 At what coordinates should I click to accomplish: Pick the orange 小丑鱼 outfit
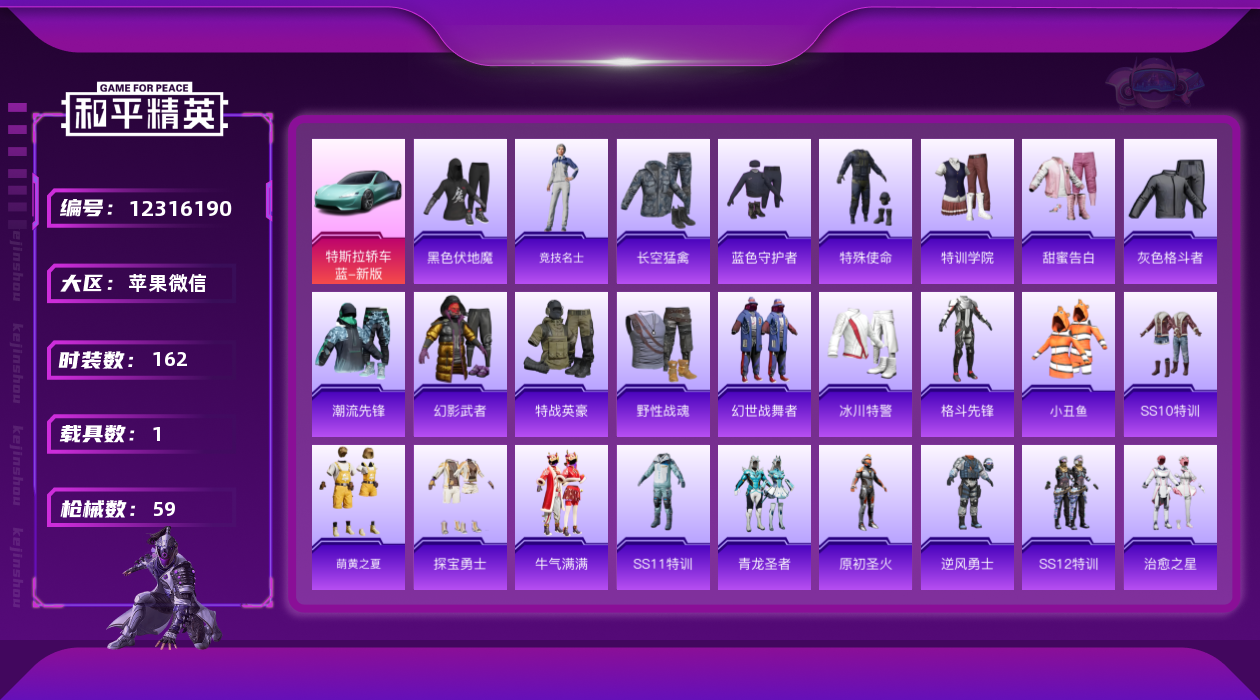1068,364
